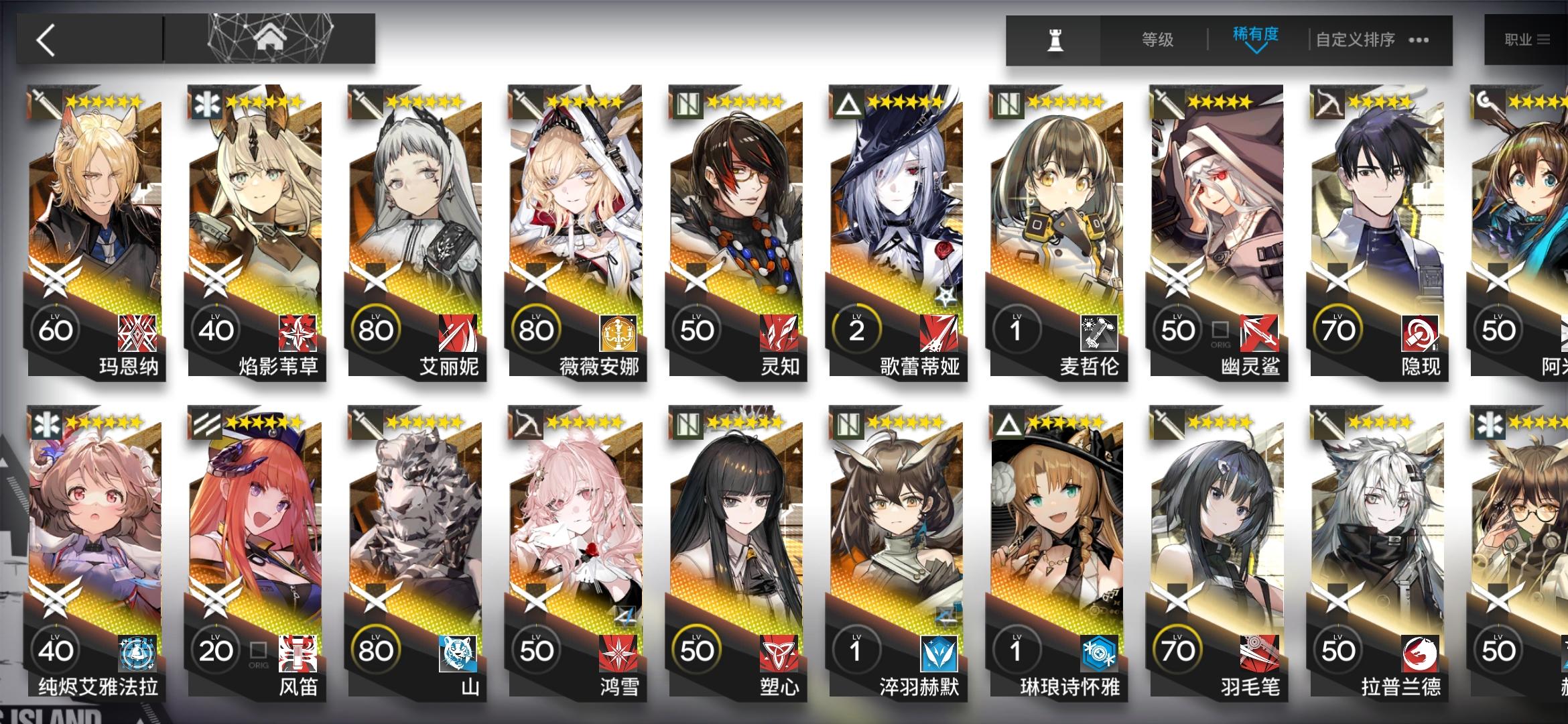Viewport: 1568px width, 724px height.
Task: Open the ••• extra sorting options menu
Action: (1417, 40)
